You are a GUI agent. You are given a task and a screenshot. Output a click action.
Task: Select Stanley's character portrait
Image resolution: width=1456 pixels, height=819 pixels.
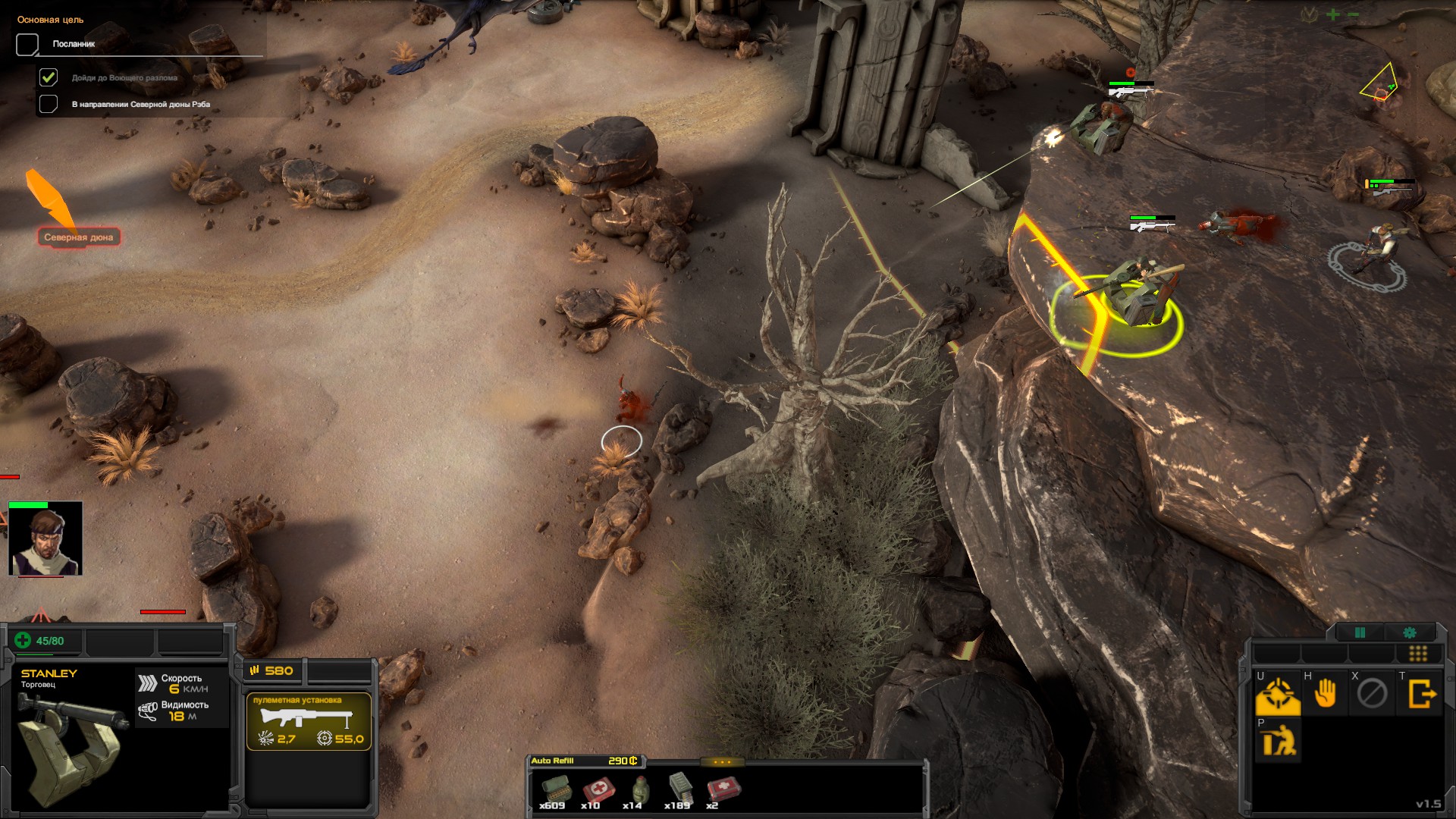(45, 539)
